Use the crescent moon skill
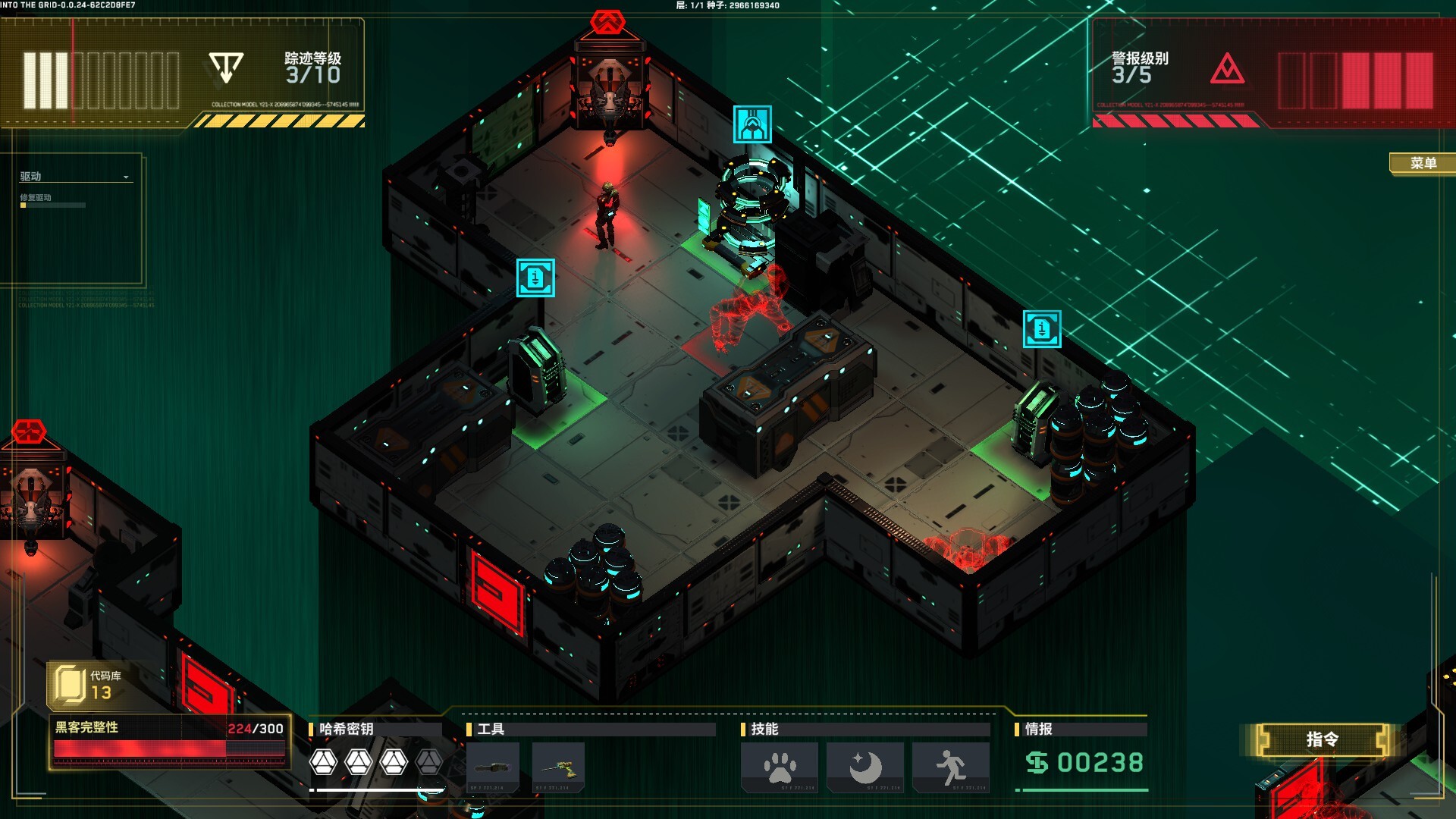 pos(865,767)
